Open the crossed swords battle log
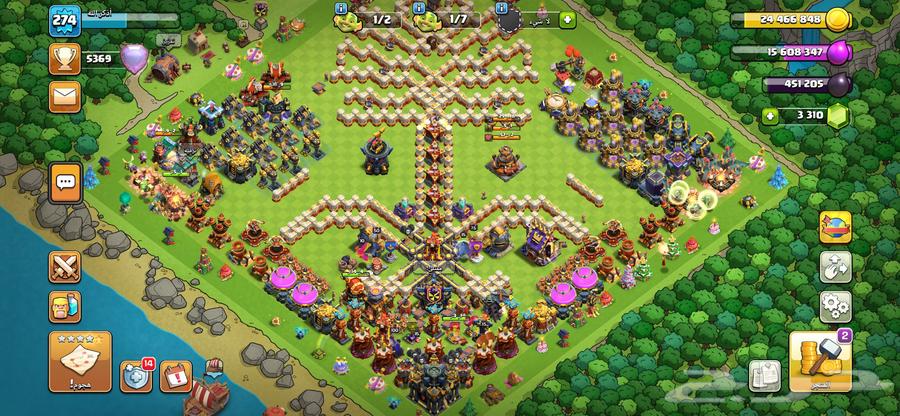 (66, 268)
